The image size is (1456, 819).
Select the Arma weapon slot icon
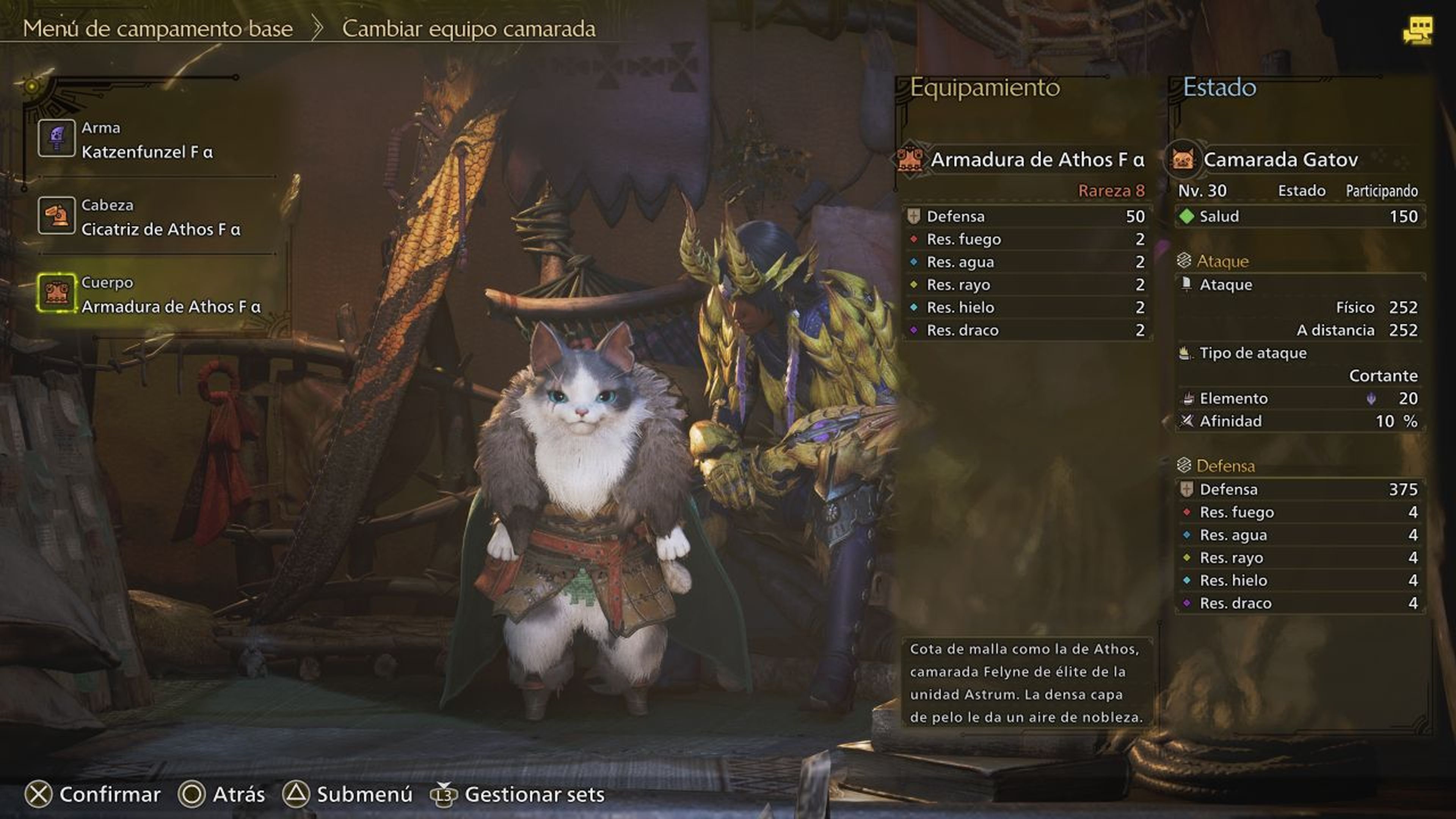point(56,137)
